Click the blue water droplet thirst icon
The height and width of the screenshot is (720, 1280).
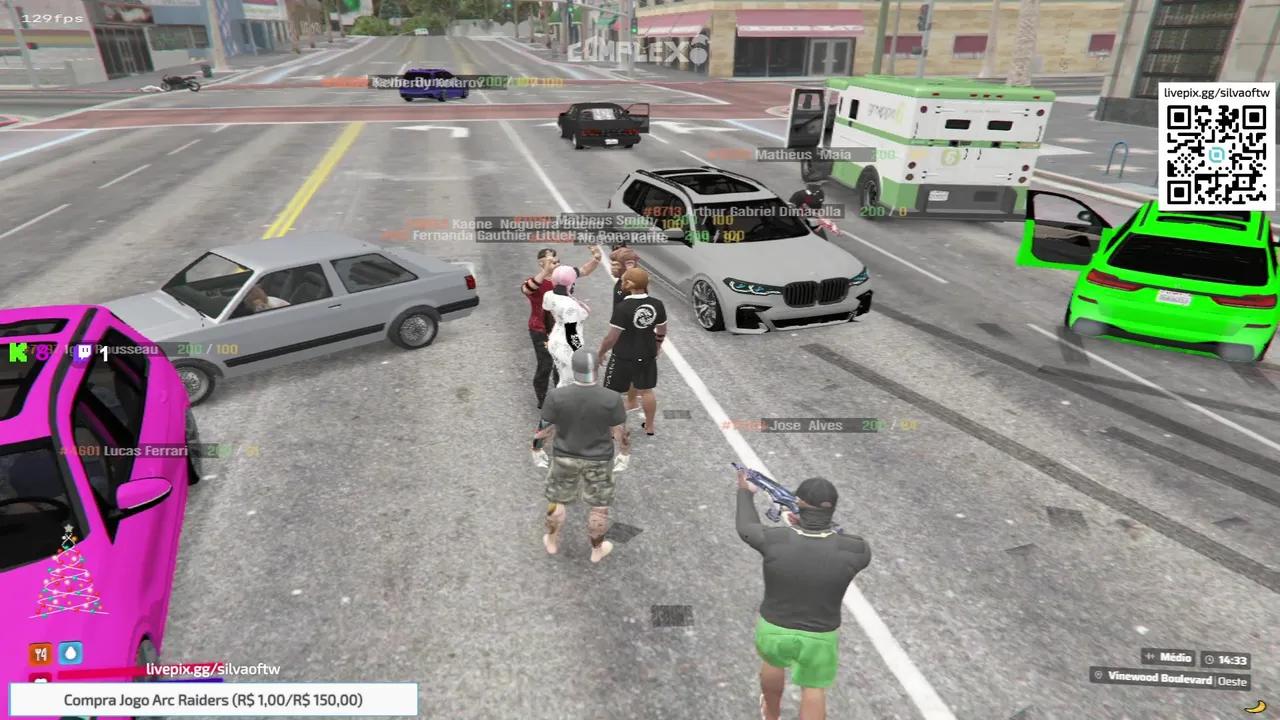pos(70,653)
